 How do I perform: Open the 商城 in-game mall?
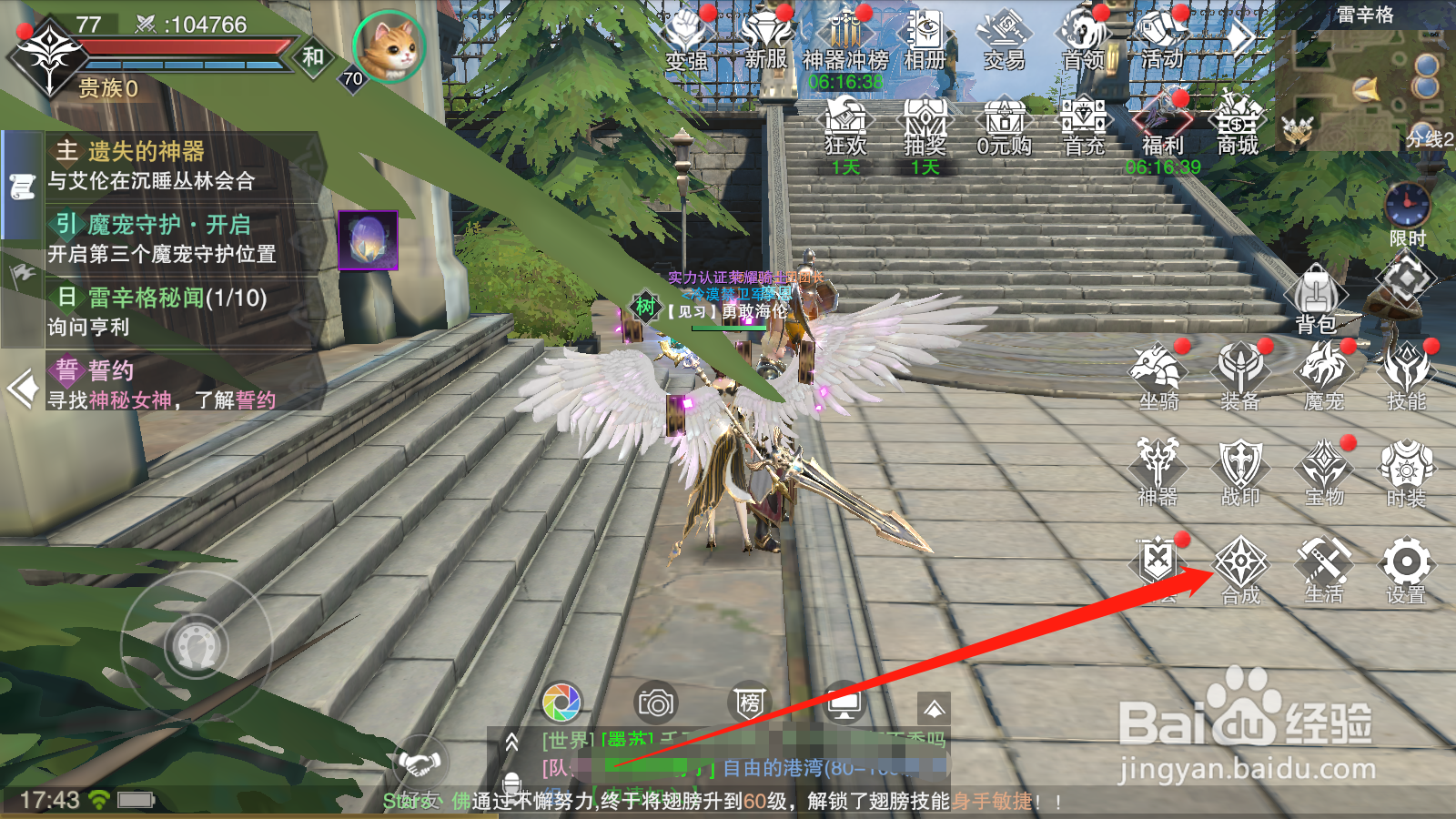[x=1238, y=123]
